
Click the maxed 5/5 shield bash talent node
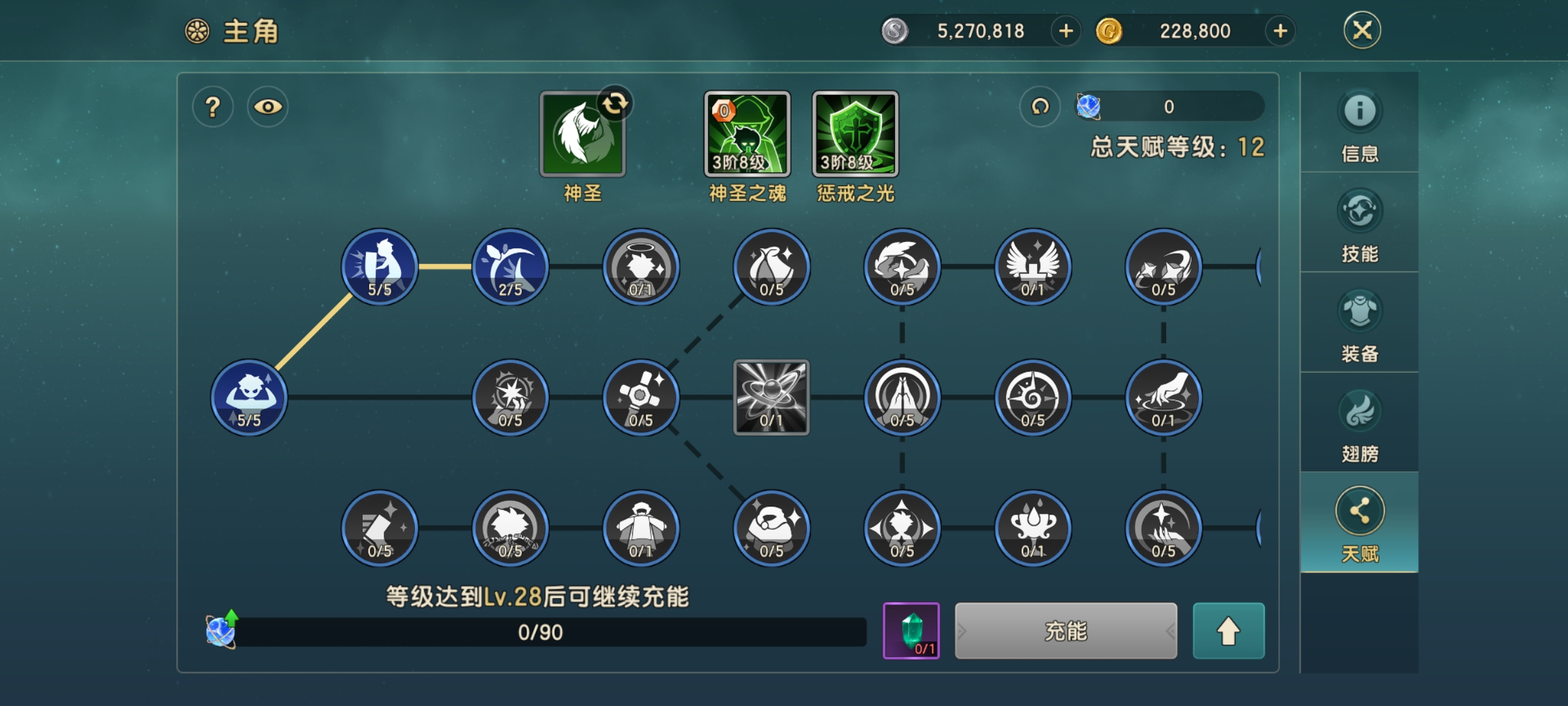380,267
